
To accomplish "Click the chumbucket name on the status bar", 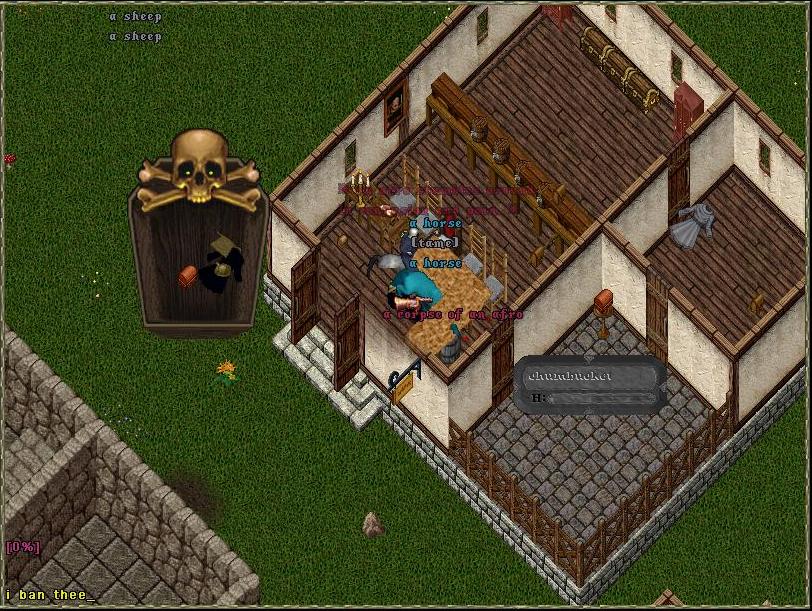I will coord(569,376).
